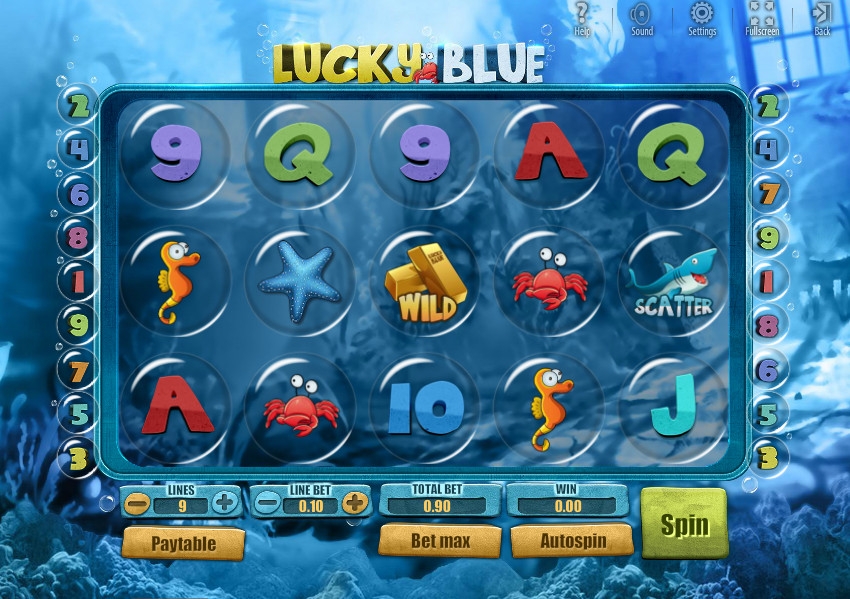Screen dimensions: 850x599
Task: Open the Help screen
Action: pos(583,17)
